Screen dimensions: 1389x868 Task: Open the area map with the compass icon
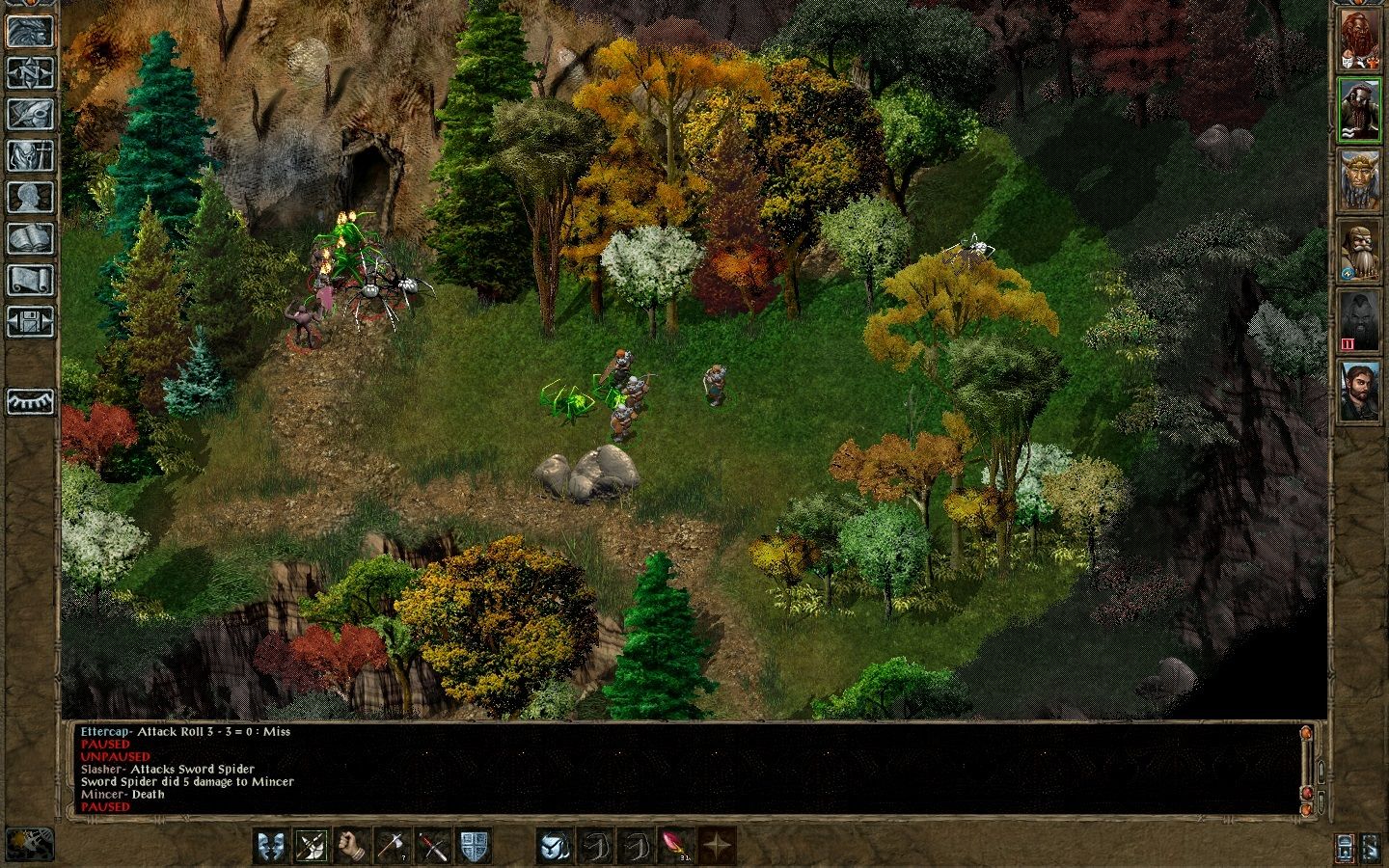[30, 72]
